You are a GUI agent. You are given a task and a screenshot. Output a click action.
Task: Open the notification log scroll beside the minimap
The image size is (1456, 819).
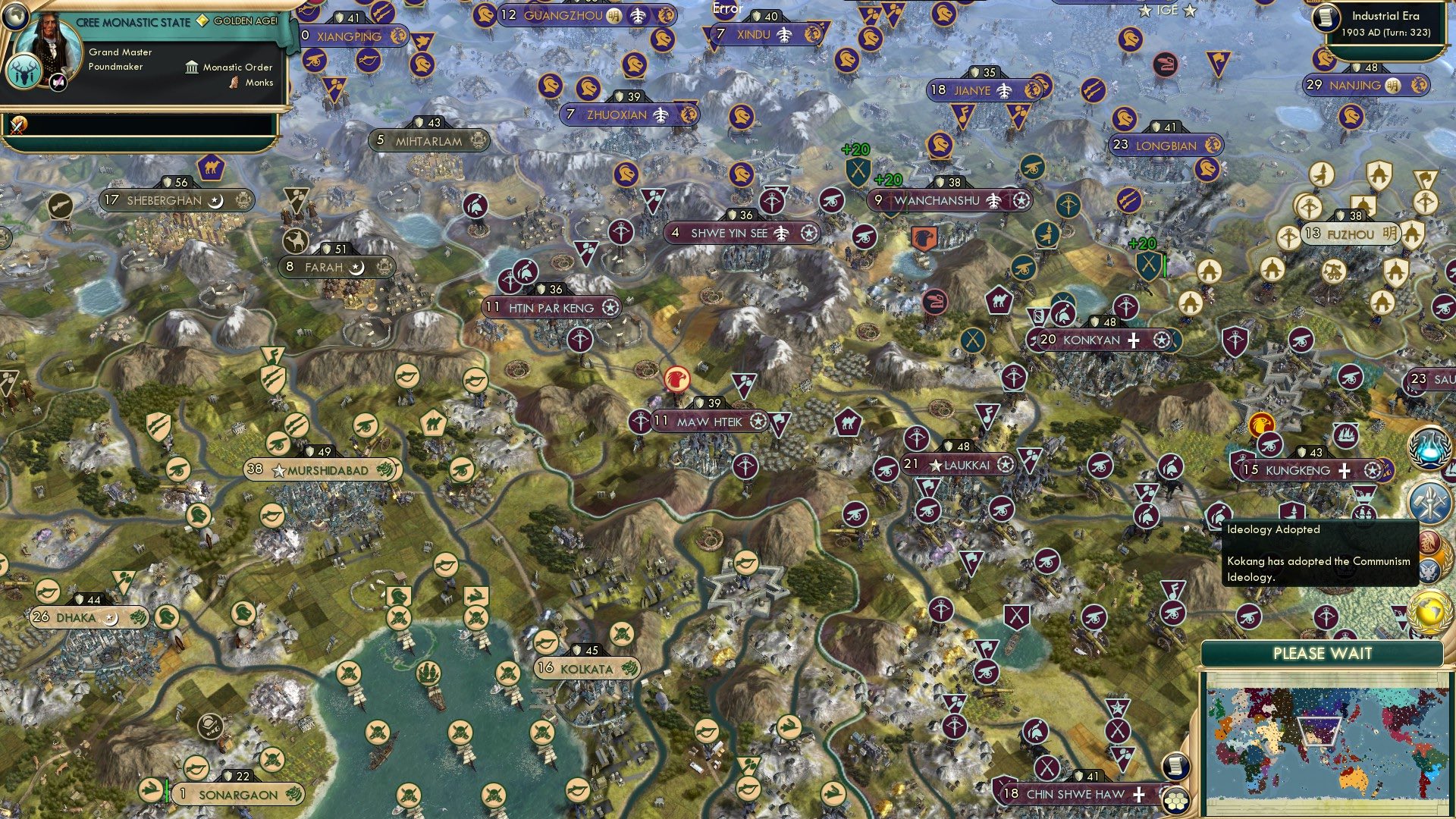pos(1175,766)
